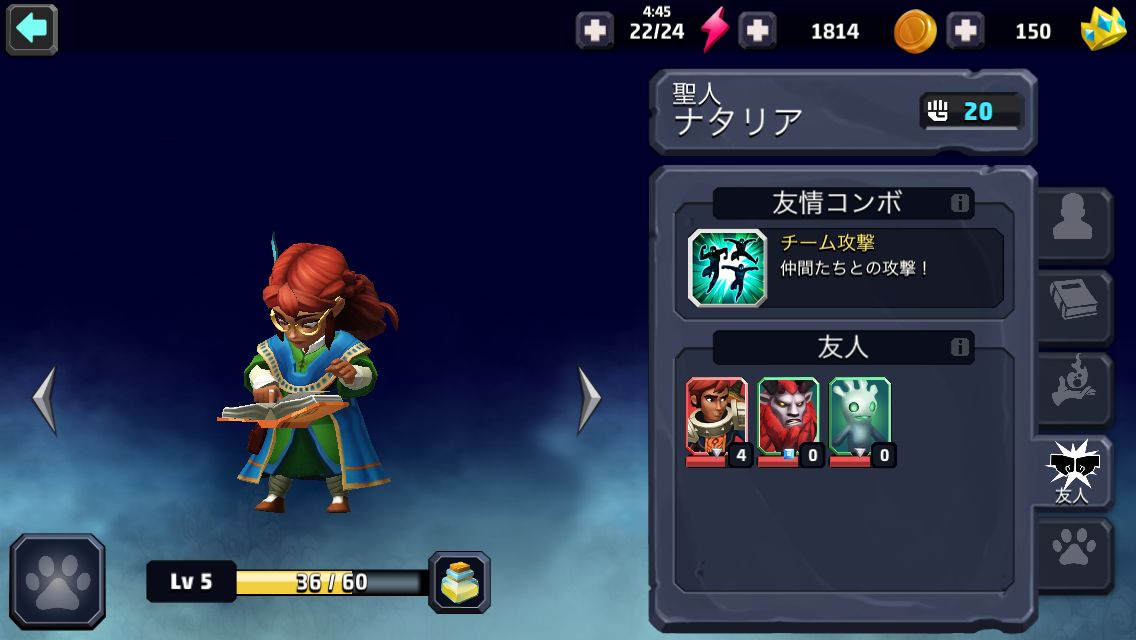Select the green alien friend portrait

pos(860,418)
